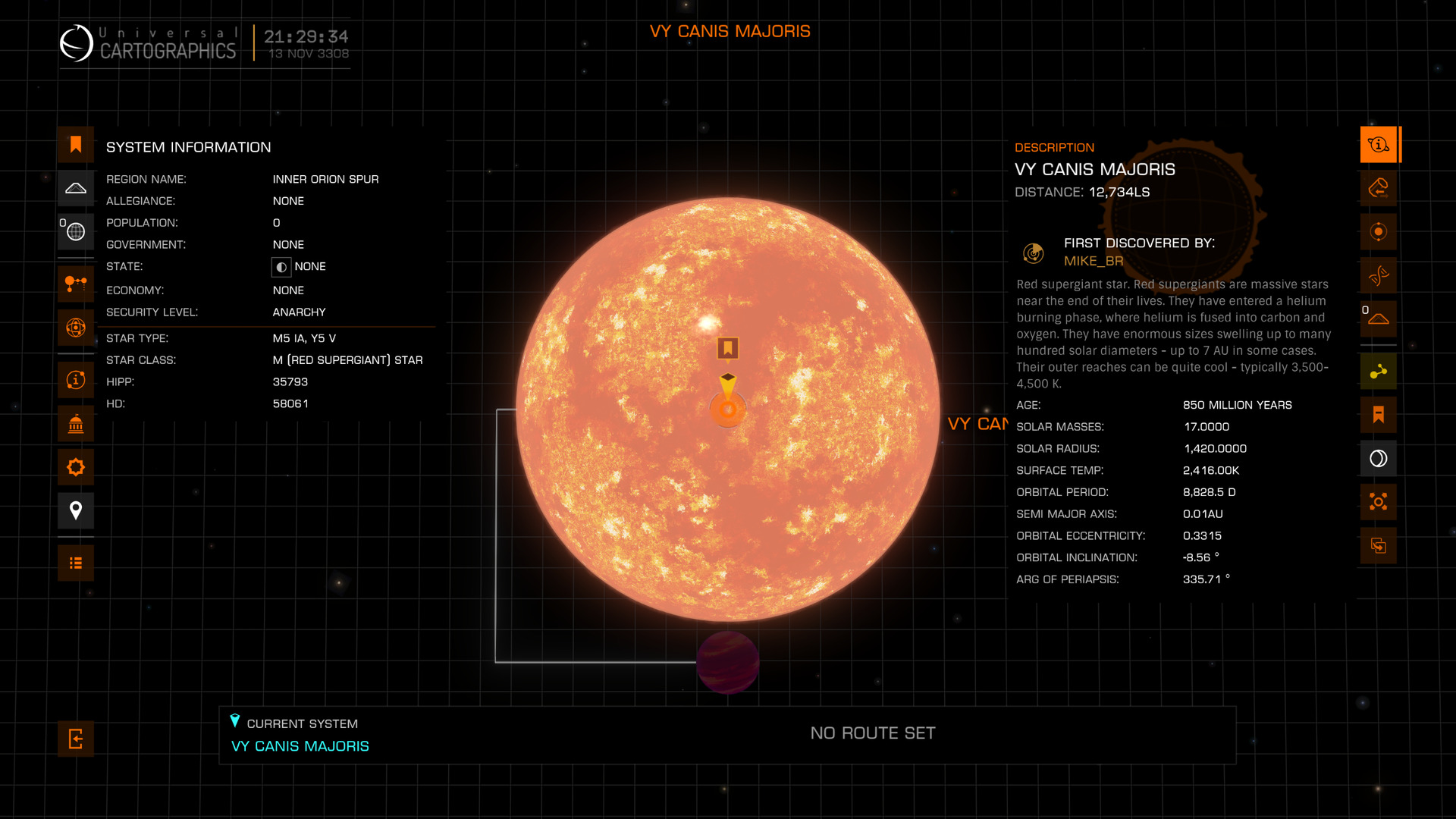The width and height of the screenshot is (1456, 819).
Task: Open the gear-shaped settings icon
Action: [76, 467]
